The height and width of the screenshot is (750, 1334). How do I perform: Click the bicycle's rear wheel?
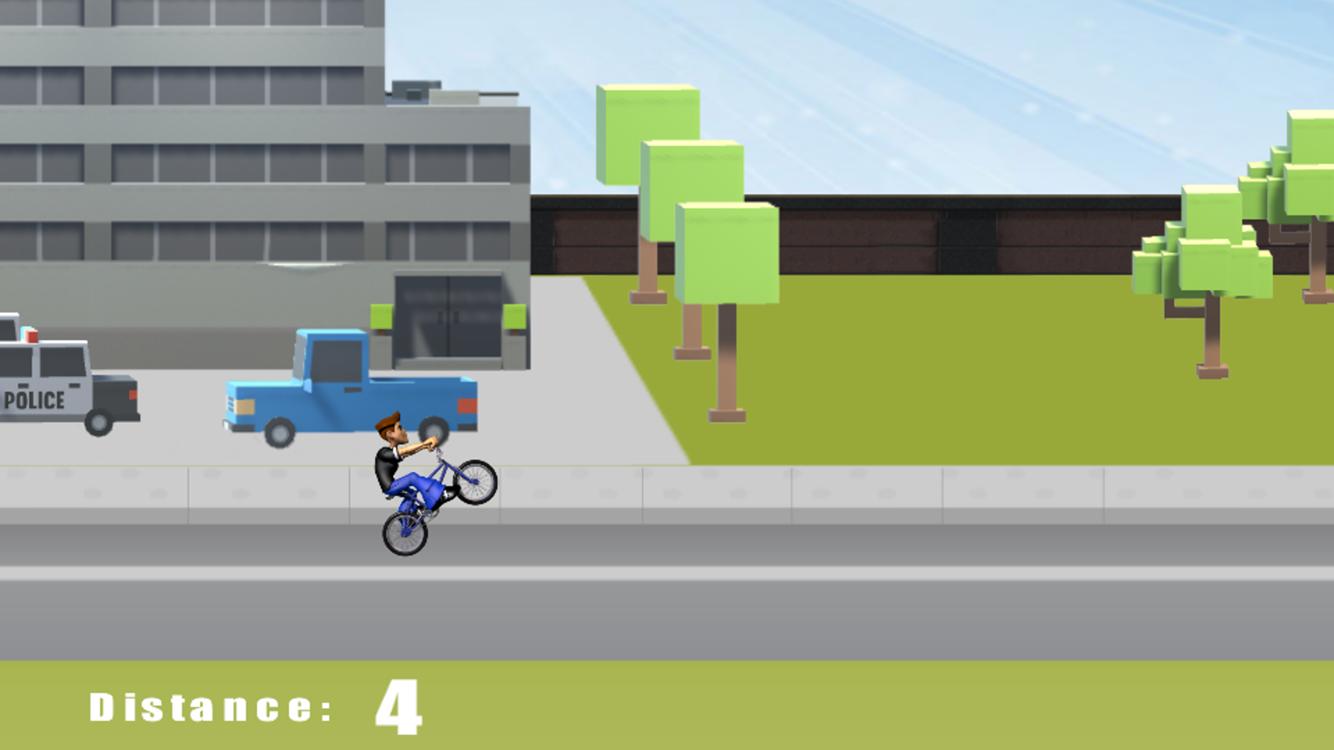click(x=403, y=532)
